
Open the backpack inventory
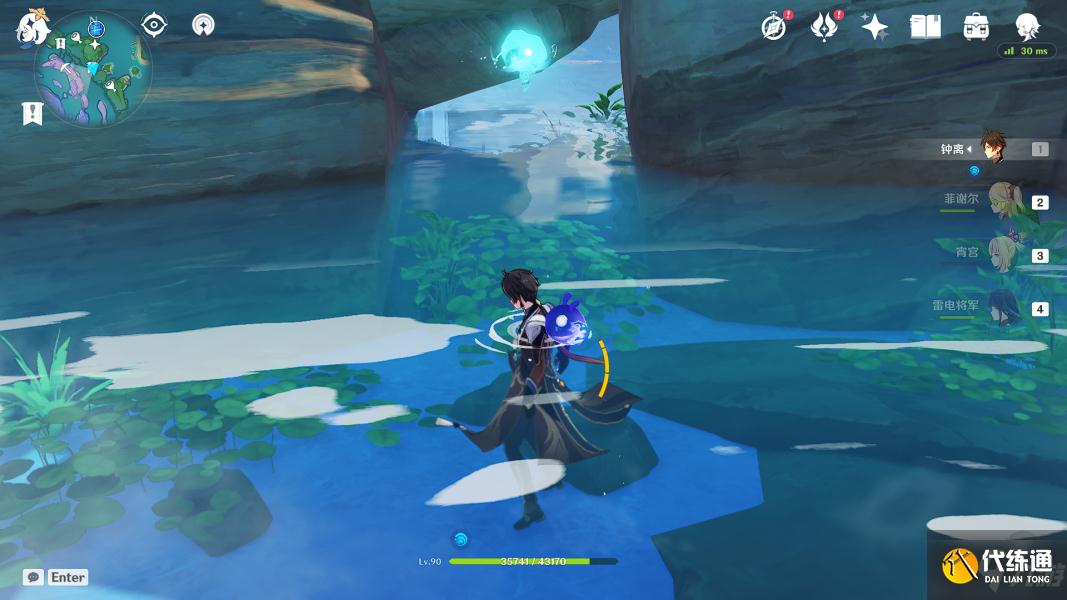(x=977, y=27)
